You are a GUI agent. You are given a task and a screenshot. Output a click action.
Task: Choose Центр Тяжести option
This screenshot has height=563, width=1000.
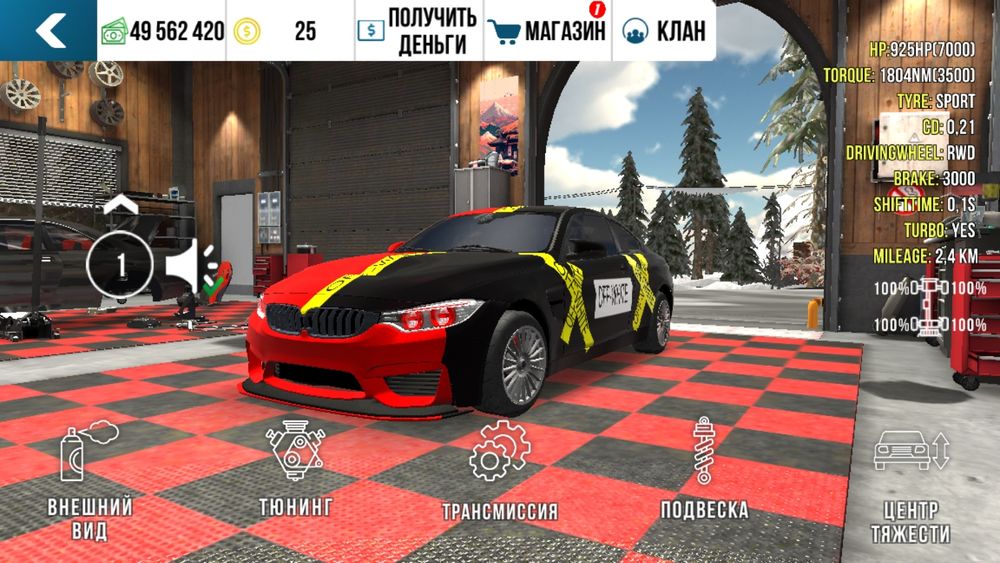(909, 483)
